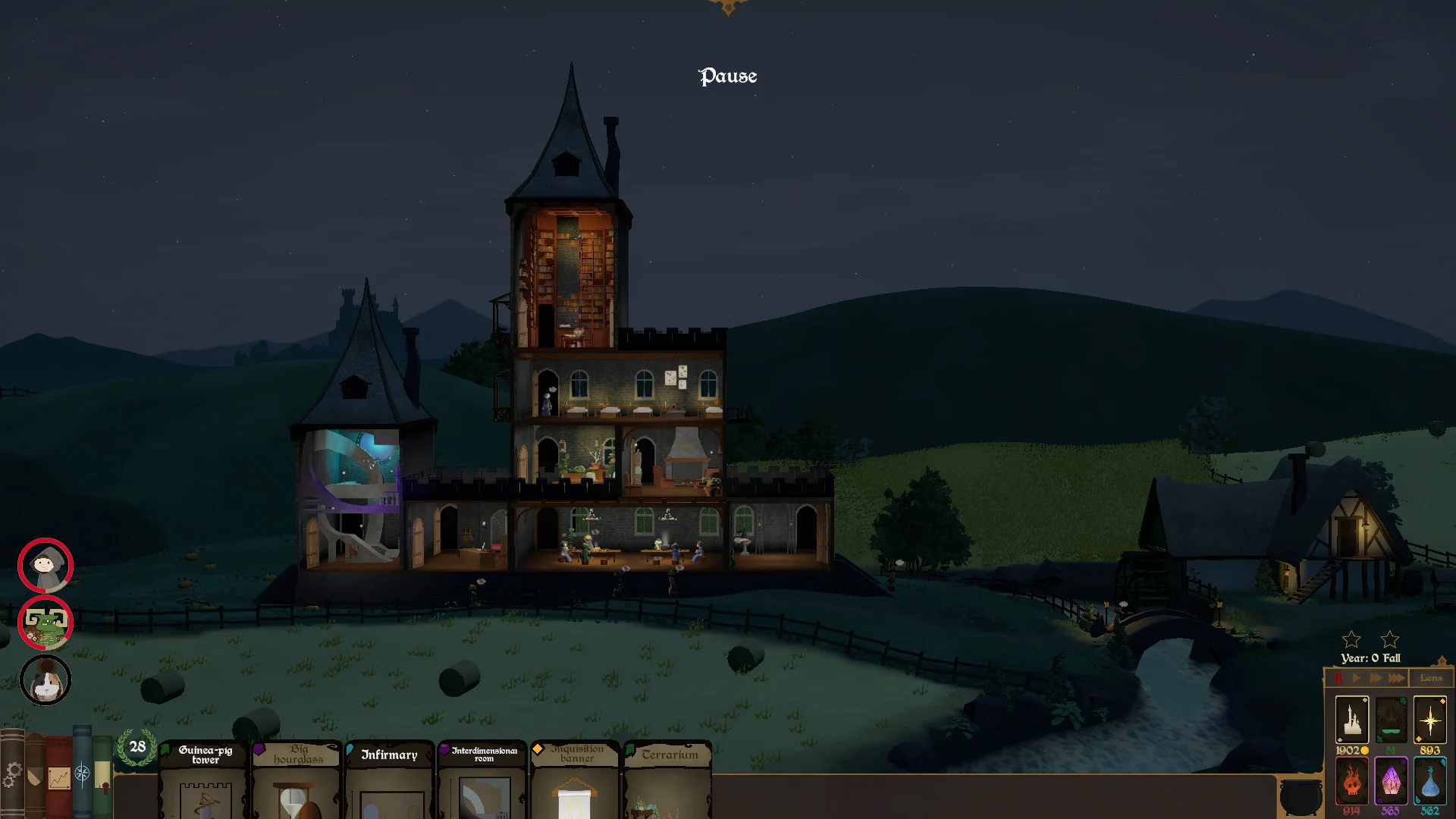1456x819 pixels.
Task: Pick the Inquisition banner card
Action: tap(576, 781)
